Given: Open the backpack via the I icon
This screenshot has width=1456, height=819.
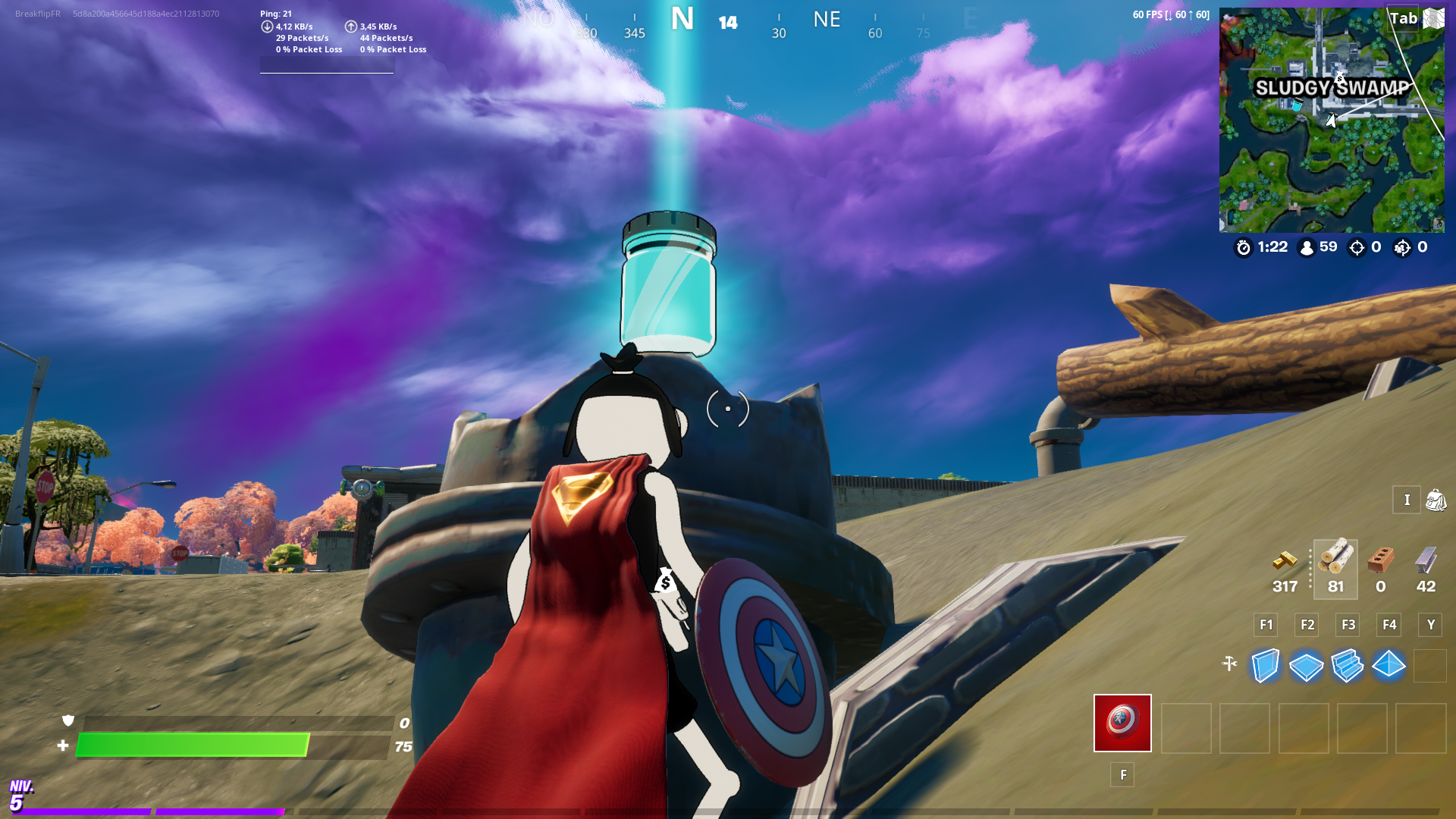Looking at the screenshot, I should (1407, 500).
